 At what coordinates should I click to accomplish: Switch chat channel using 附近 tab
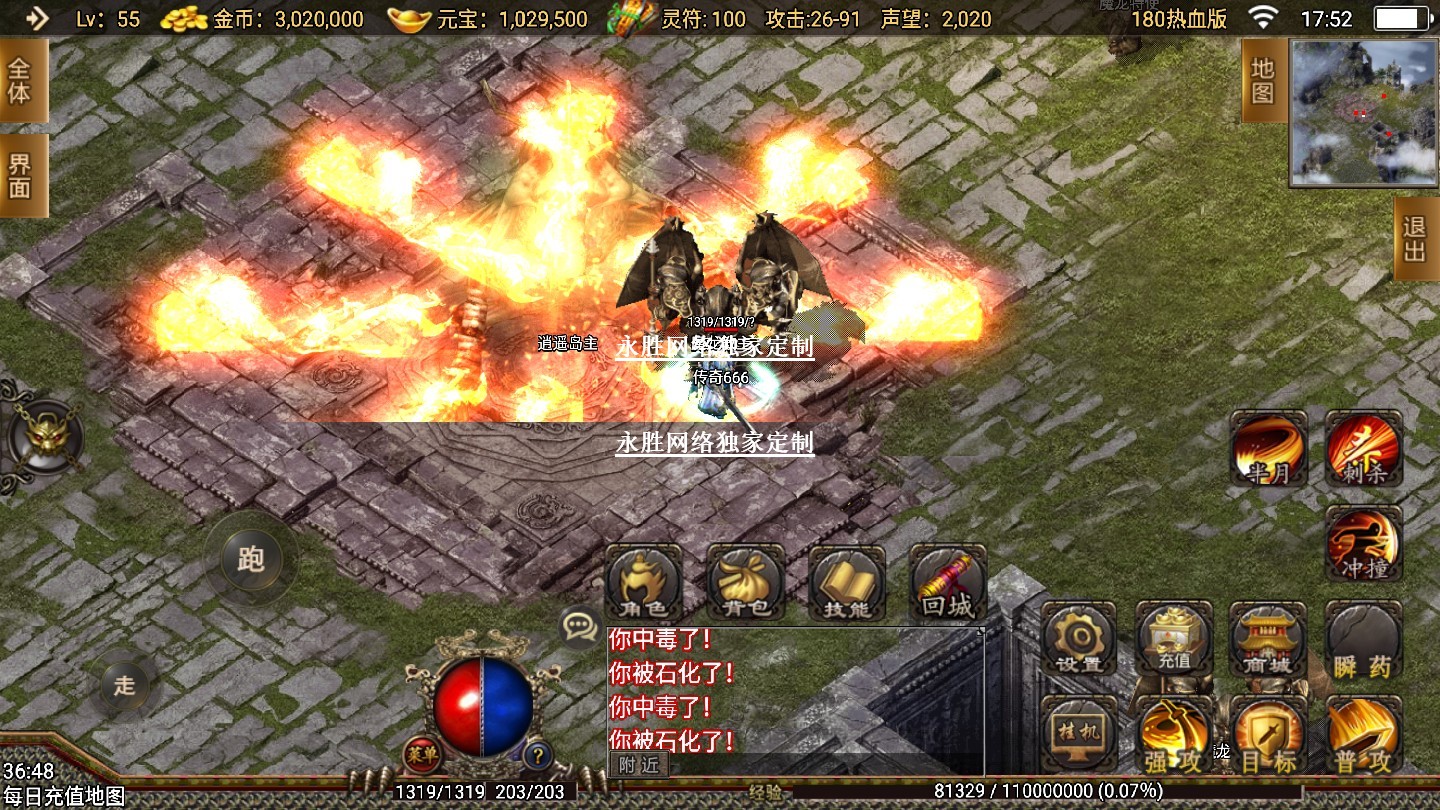pos(638,765)
